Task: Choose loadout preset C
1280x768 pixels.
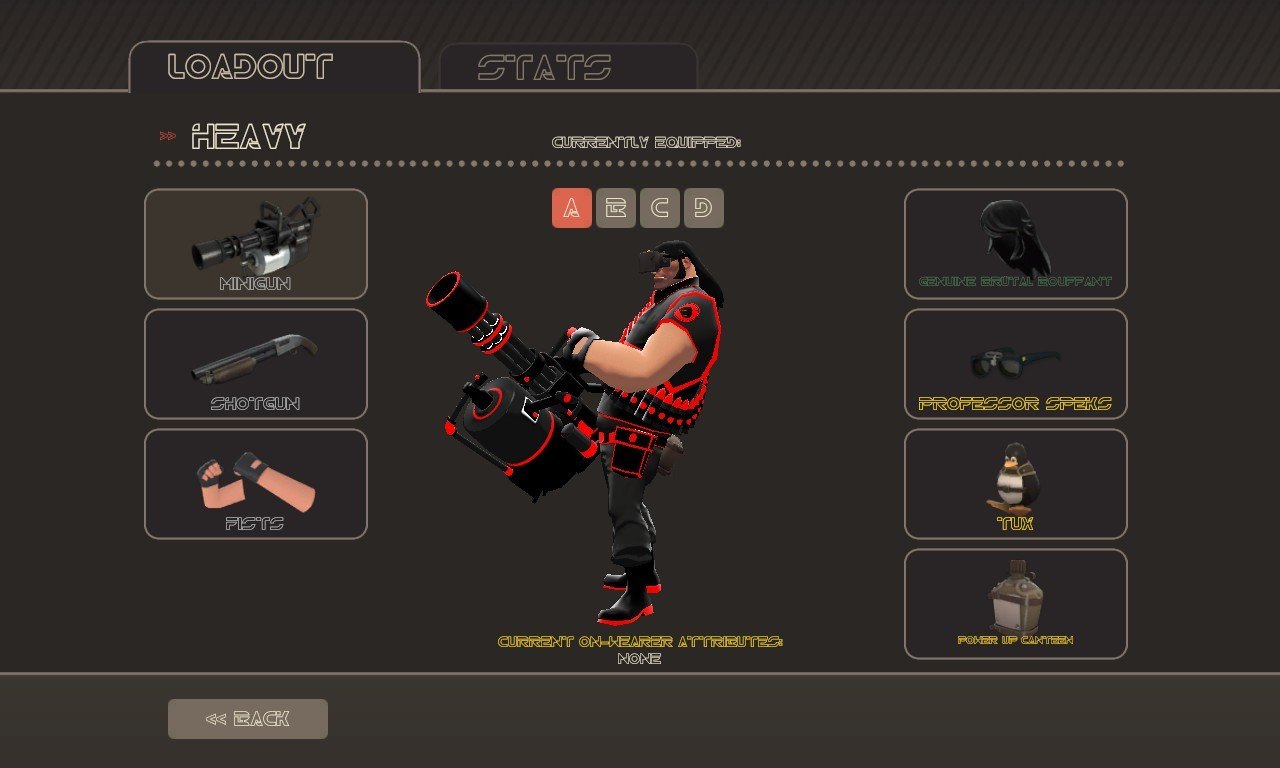Action: pos(660,208)
